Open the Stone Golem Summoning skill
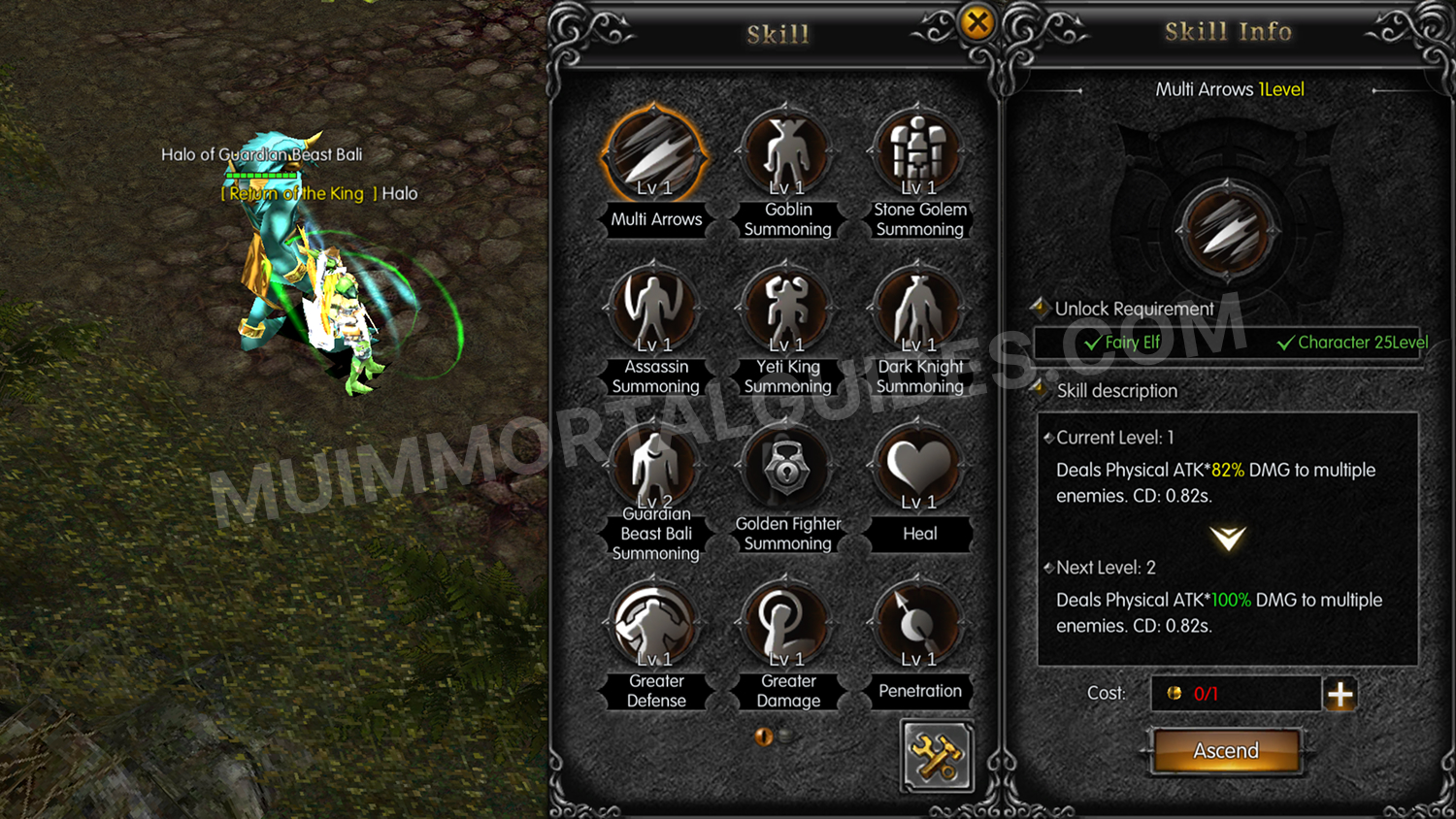Viewport: 1456px width, 819px height. pyautogui.click(x=918, y=150)
